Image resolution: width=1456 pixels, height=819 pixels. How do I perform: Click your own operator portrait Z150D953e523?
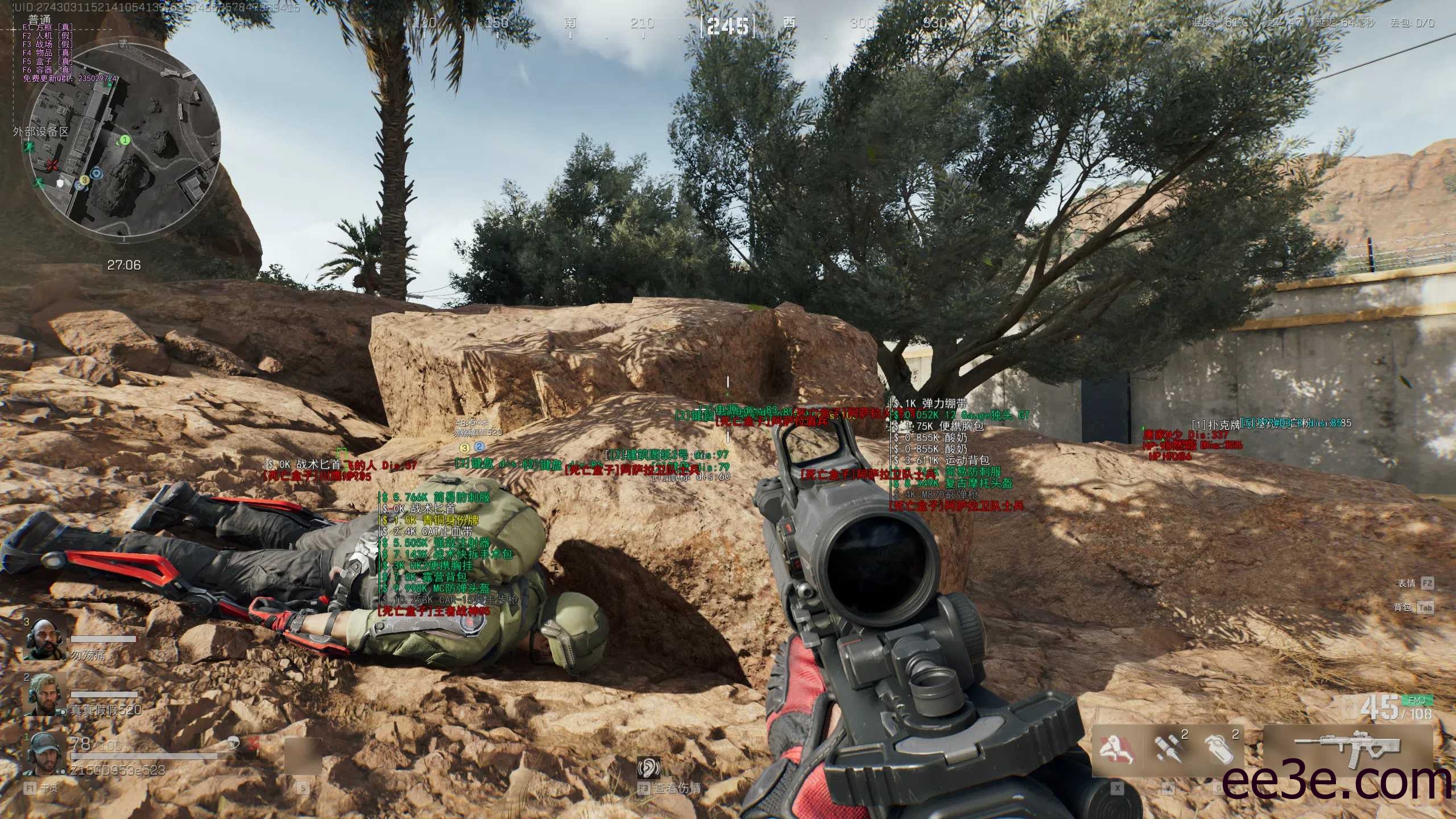click(x=44, y=754)
